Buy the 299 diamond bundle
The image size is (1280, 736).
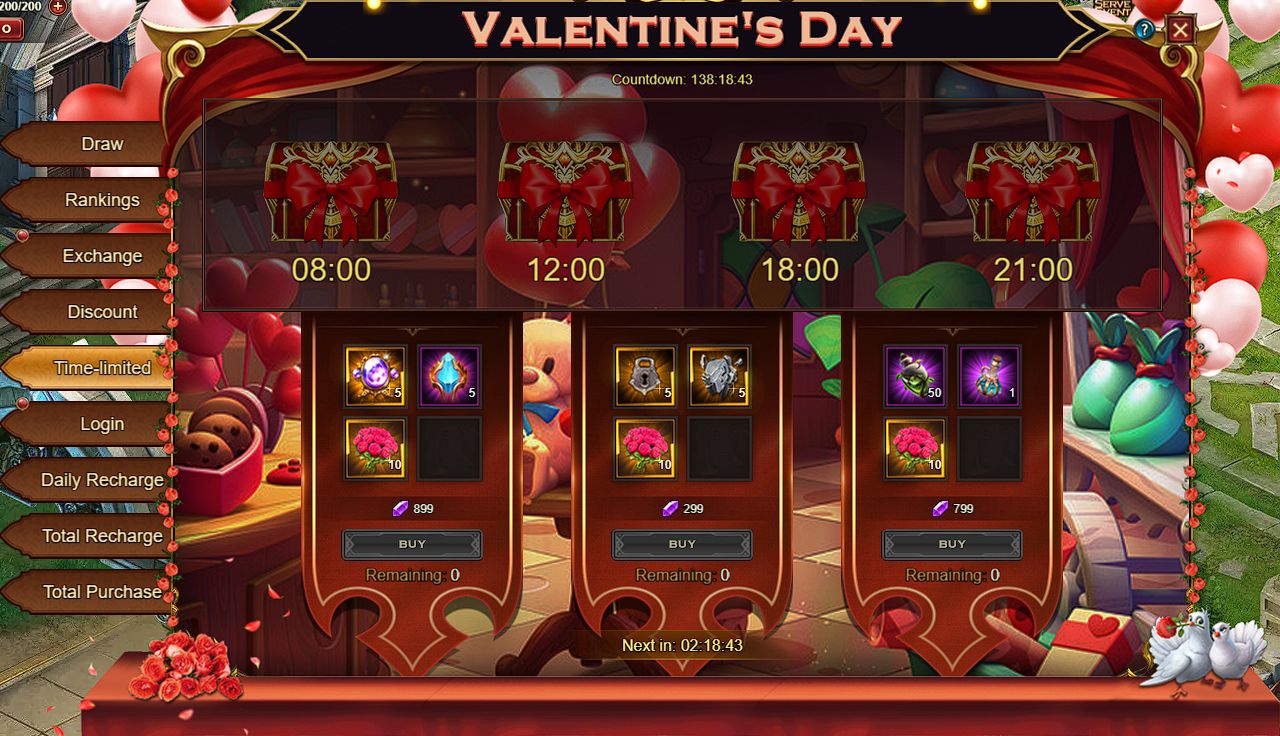682,544
